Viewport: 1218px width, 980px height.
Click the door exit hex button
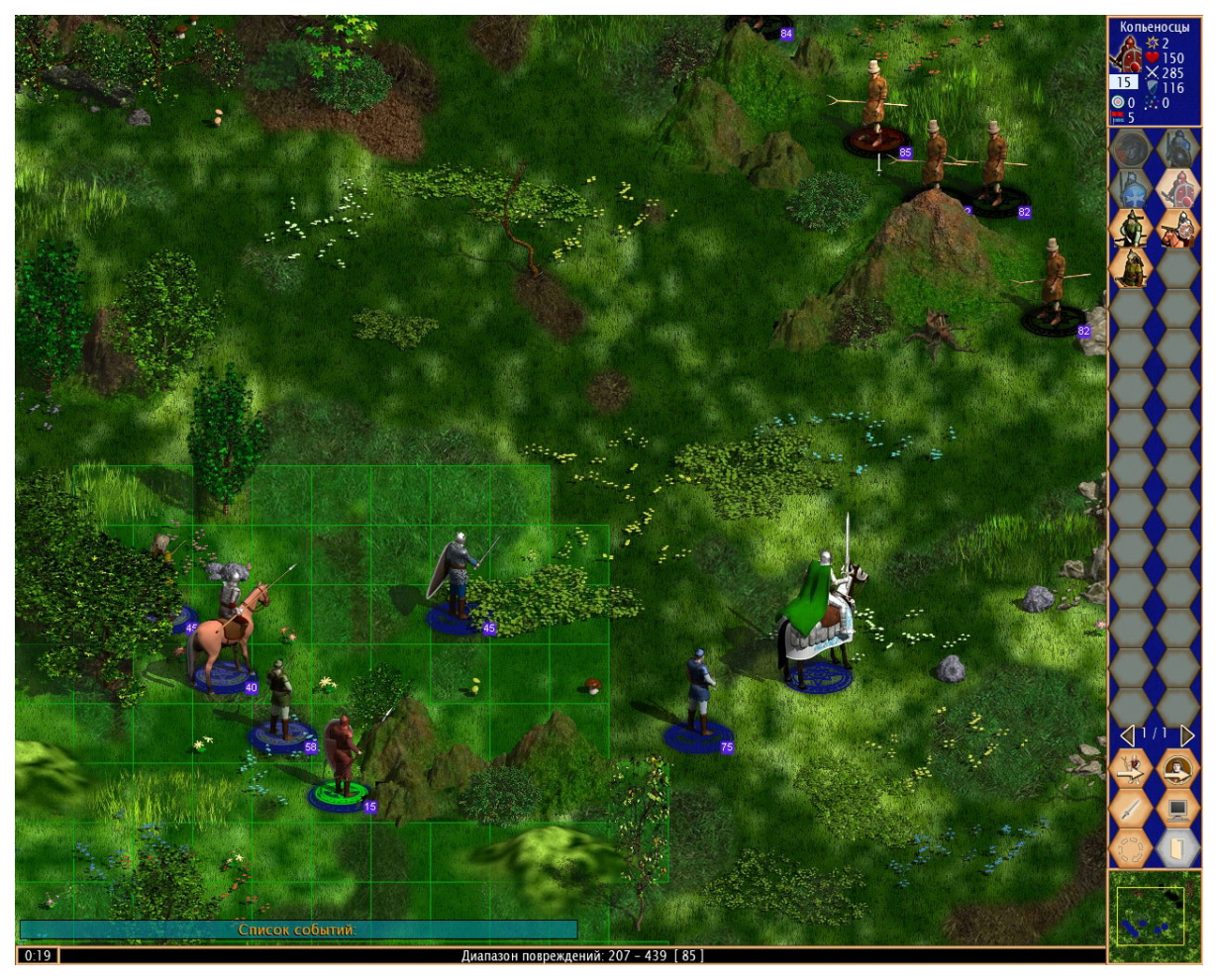point(1177,849)
